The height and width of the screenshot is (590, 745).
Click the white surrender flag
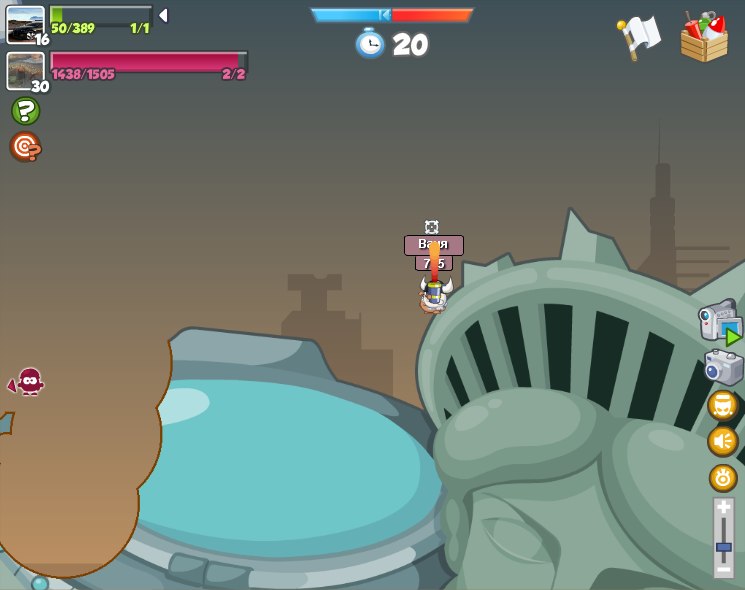639,36
